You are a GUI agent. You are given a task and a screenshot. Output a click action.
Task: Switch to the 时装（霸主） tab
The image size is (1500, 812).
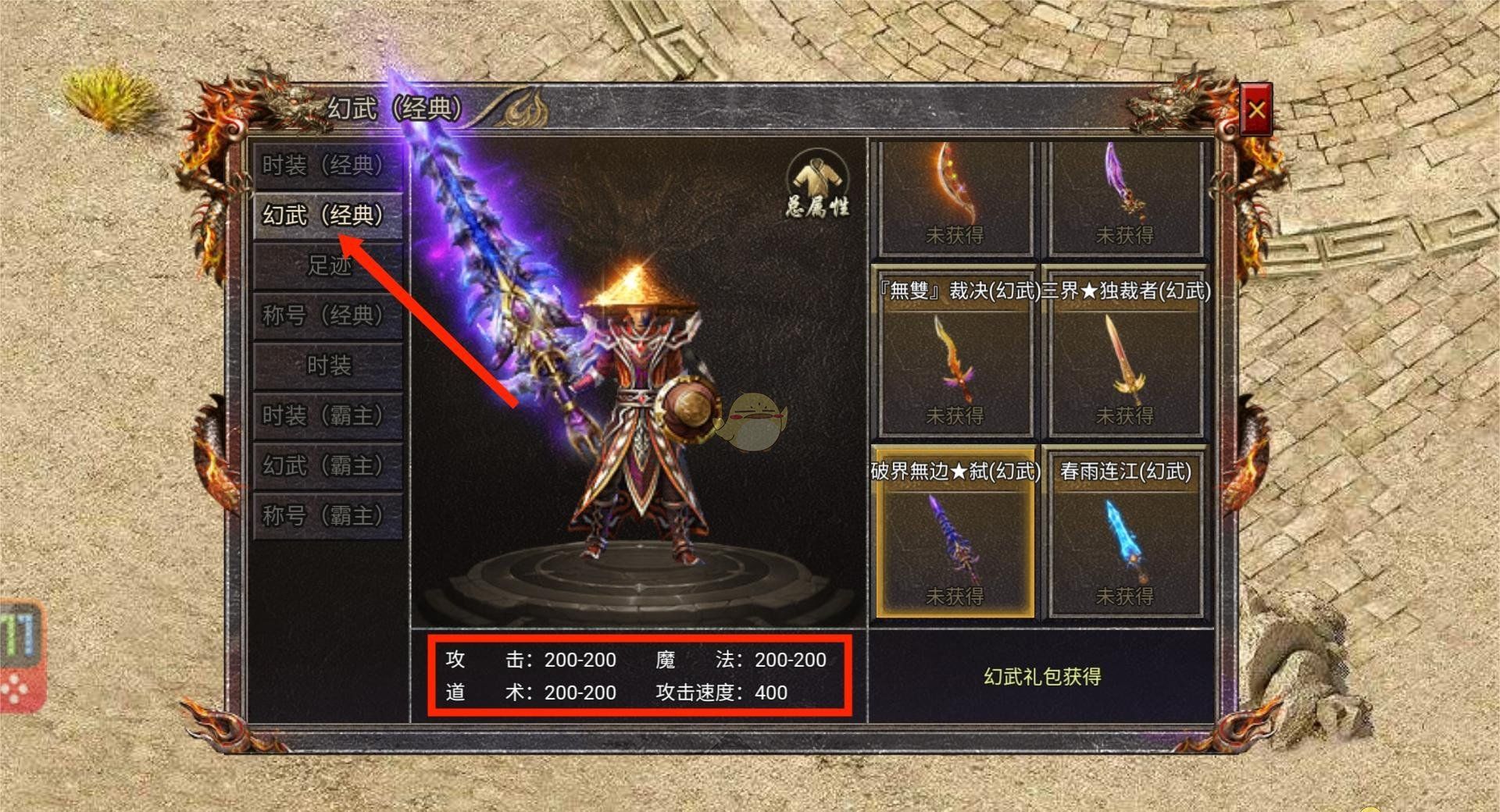pos(327,415)
